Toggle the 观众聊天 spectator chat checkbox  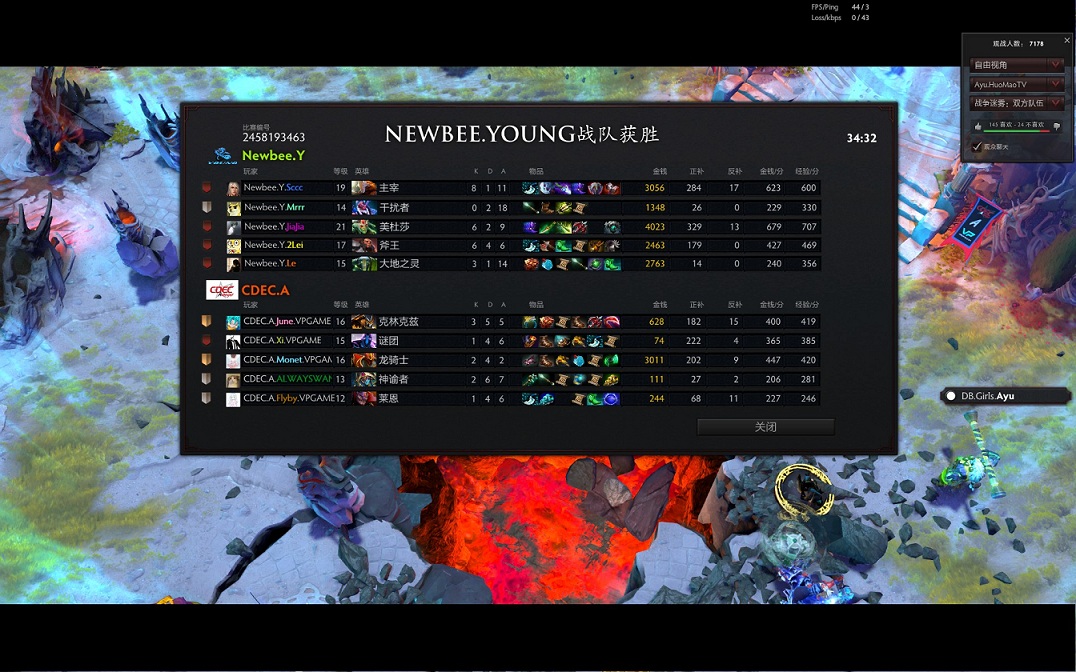pos(977,147)
